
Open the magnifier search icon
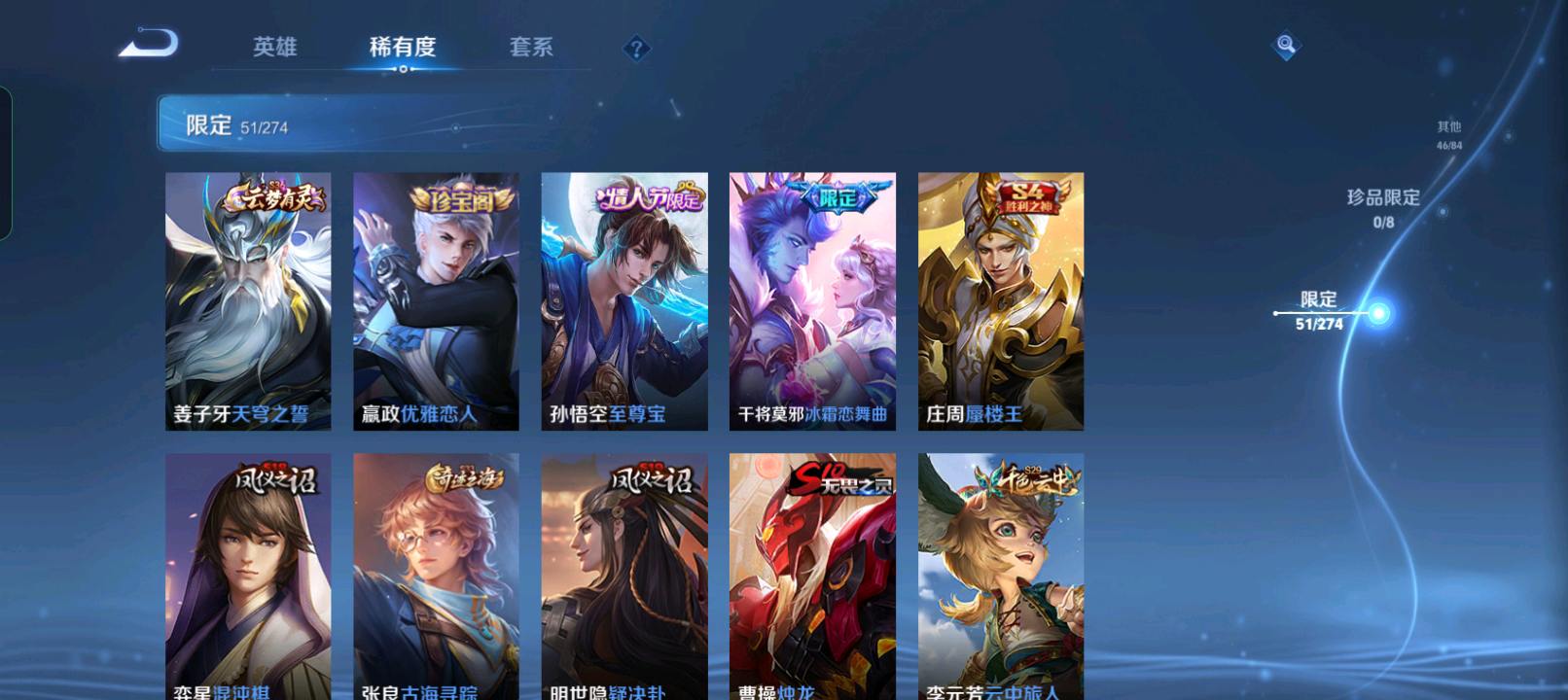1286,45
